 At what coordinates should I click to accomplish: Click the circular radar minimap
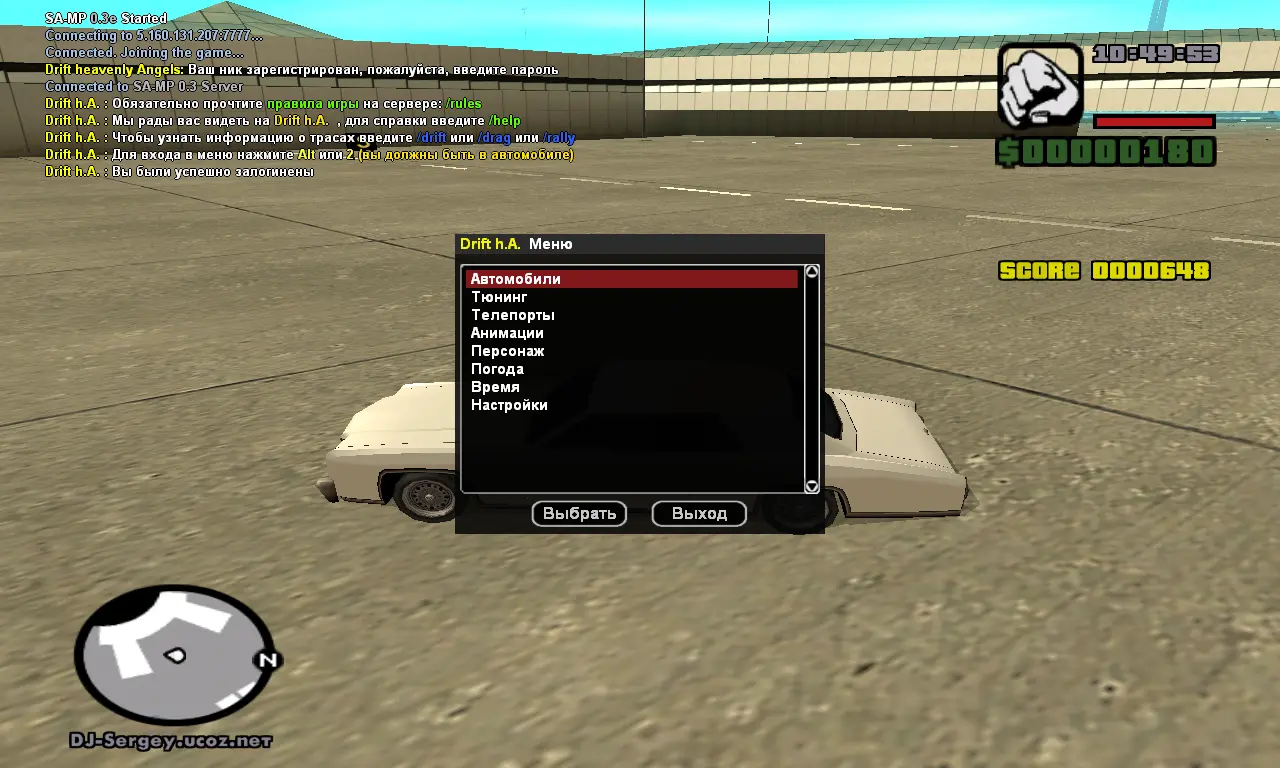click(x=175, y=656)
